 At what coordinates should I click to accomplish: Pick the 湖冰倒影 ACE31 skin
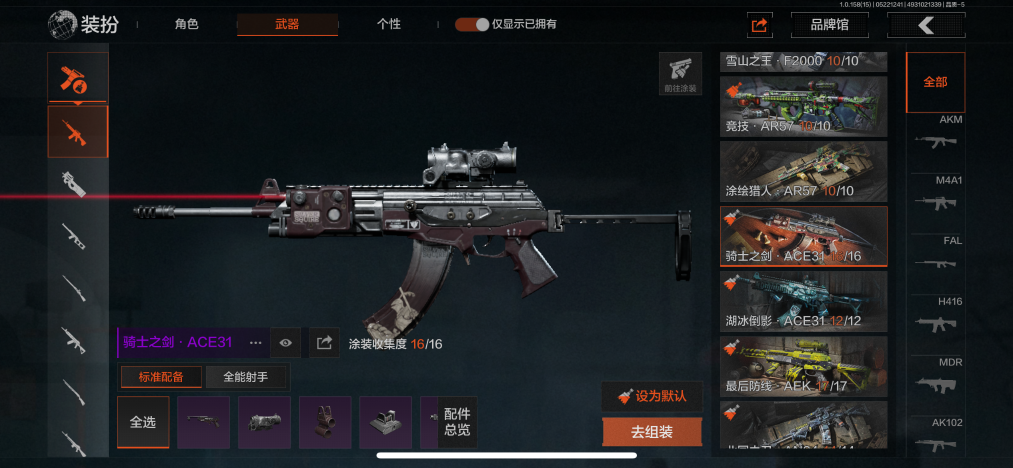tap(803, 300)
